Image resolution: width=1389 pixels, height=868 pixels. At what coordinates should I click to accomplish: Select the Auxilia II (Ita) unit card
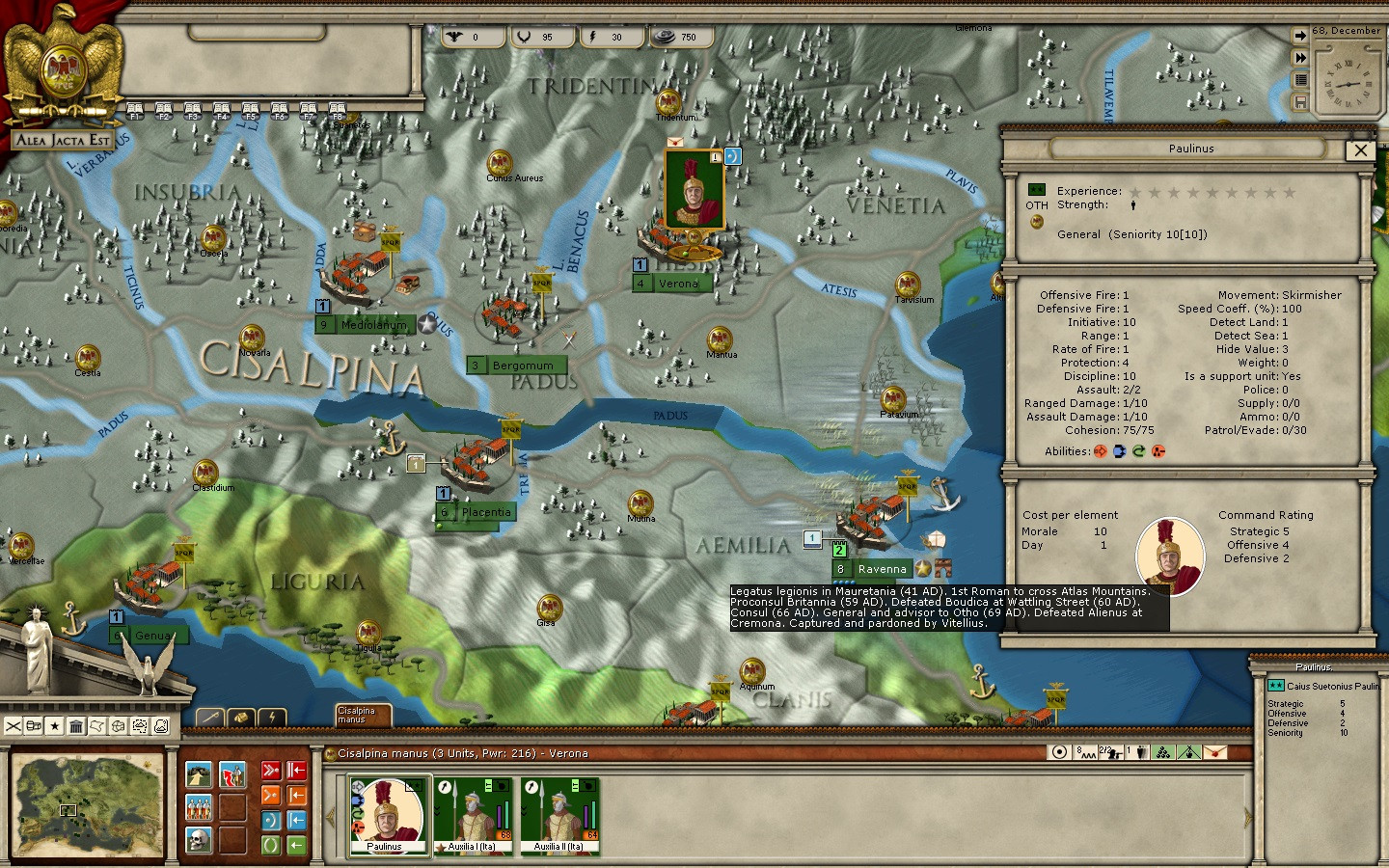(x=559, y=816)
